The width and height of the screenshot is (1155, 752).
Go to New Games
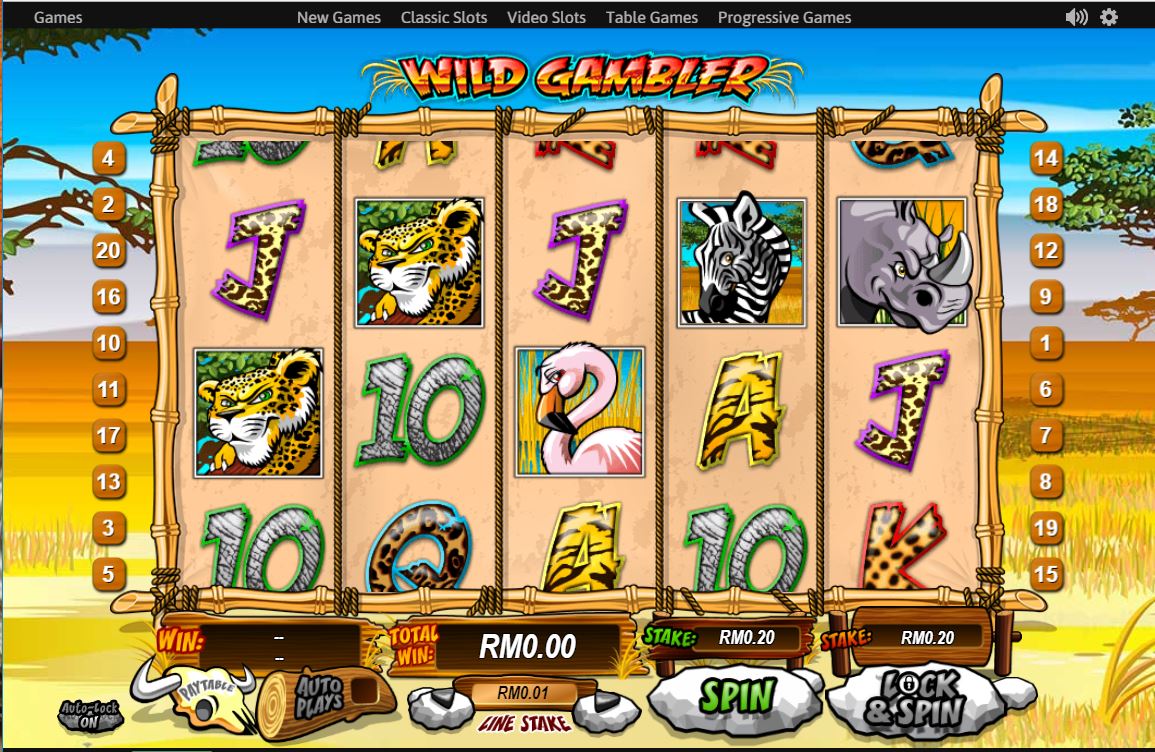(x=339, y=17)
